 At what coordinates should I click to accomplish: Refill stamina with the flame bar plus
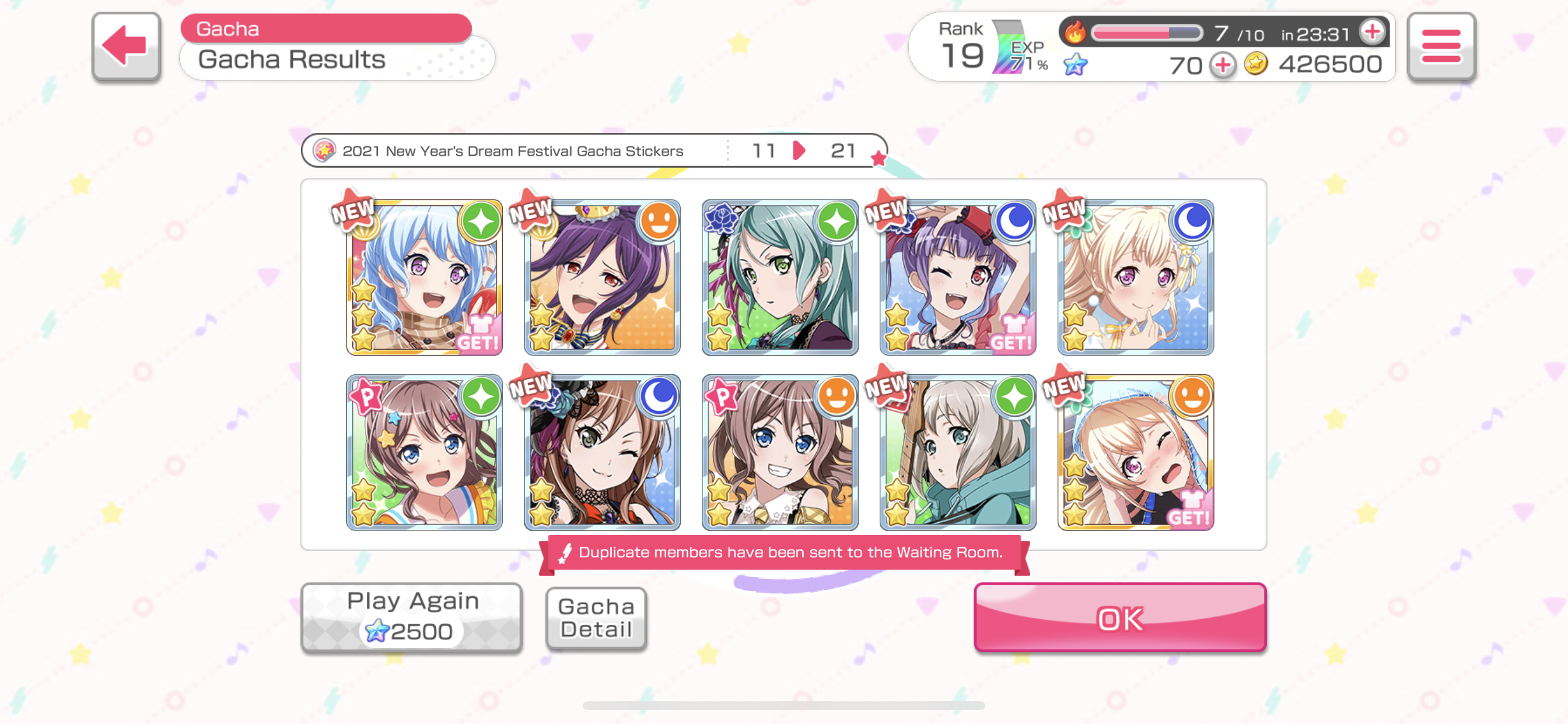tap(1372, 31)
